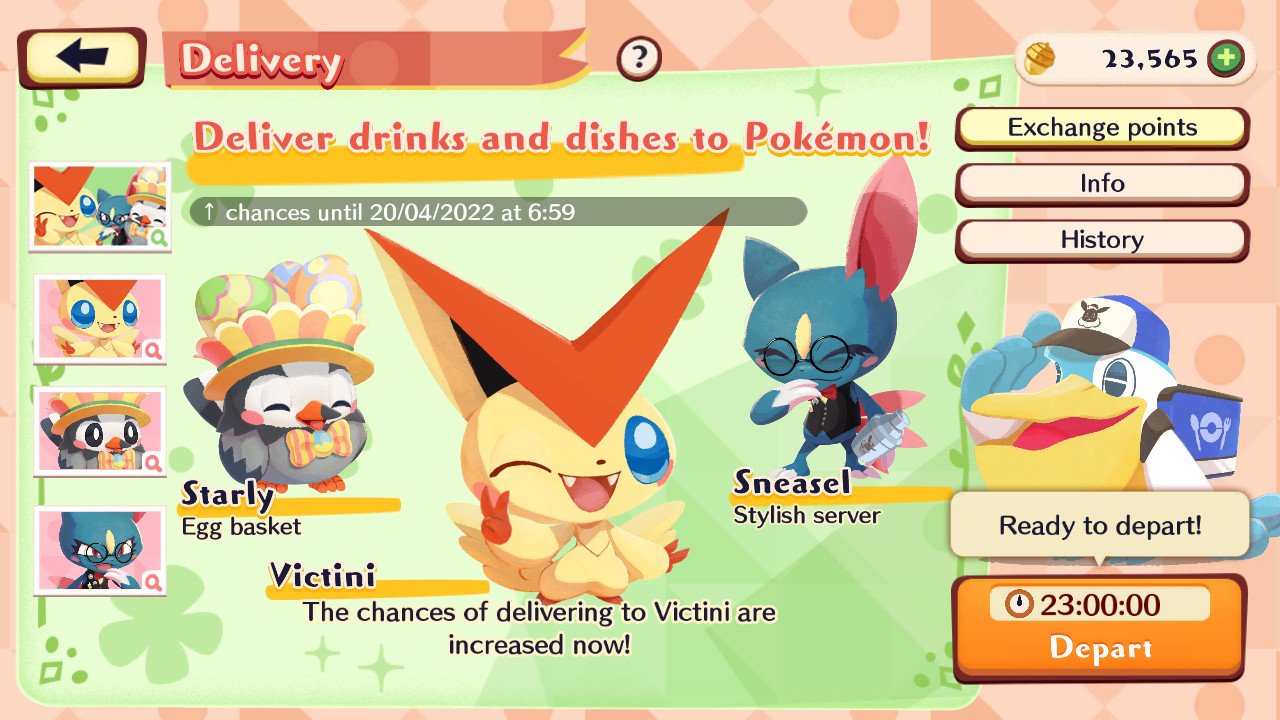Open Exchange points

pos(1101,127)
